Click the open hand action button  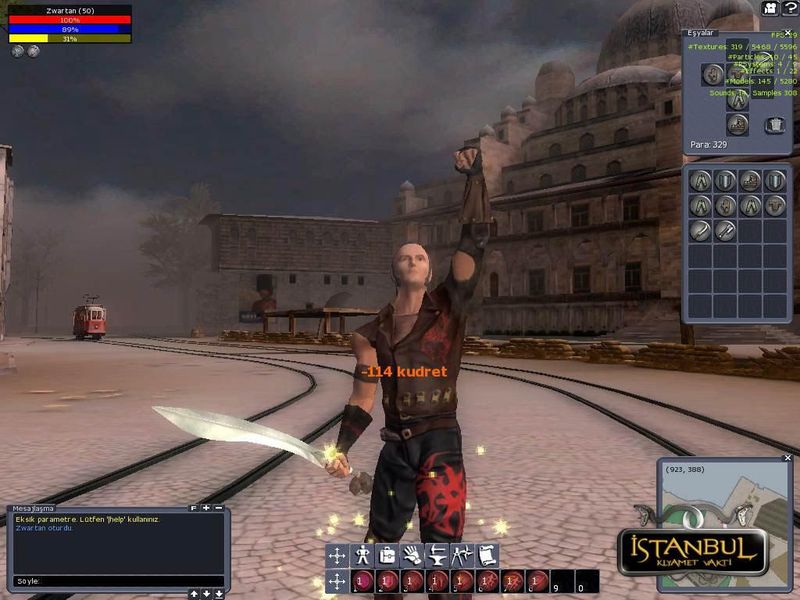tap(412, 556)
